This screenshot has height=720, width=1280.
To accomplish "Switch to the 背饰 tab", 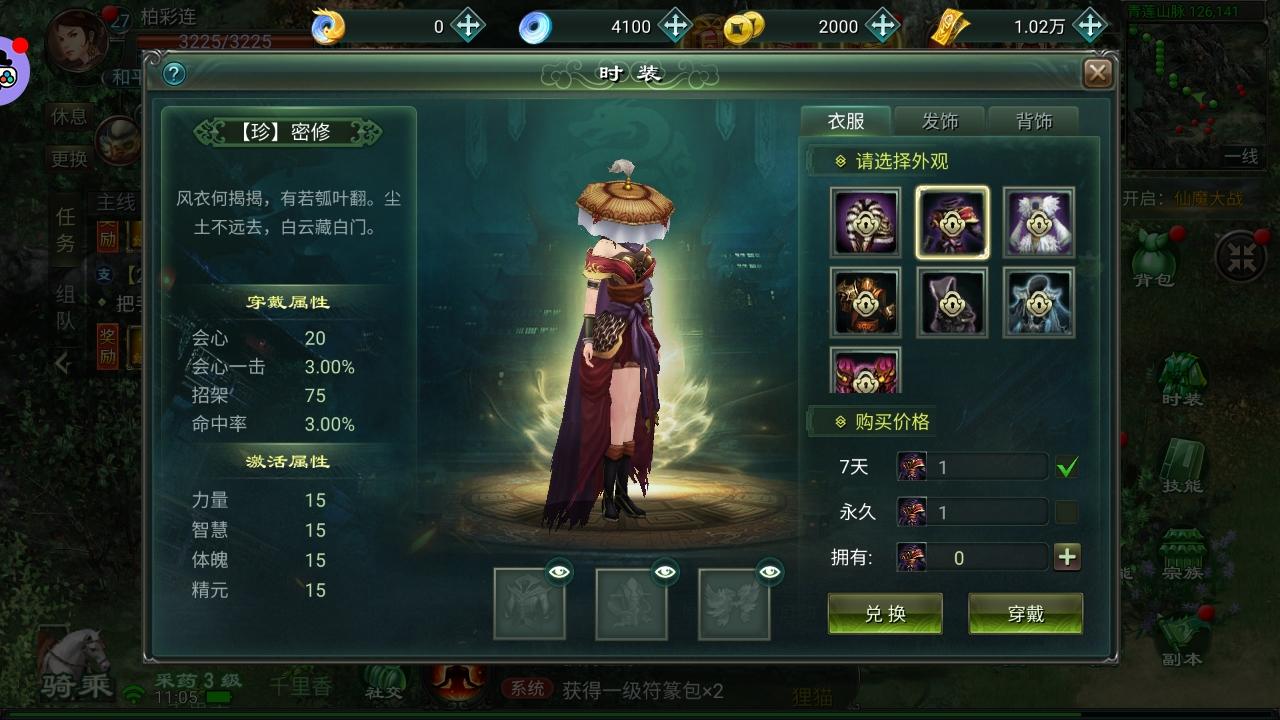I will [1035, 120].
